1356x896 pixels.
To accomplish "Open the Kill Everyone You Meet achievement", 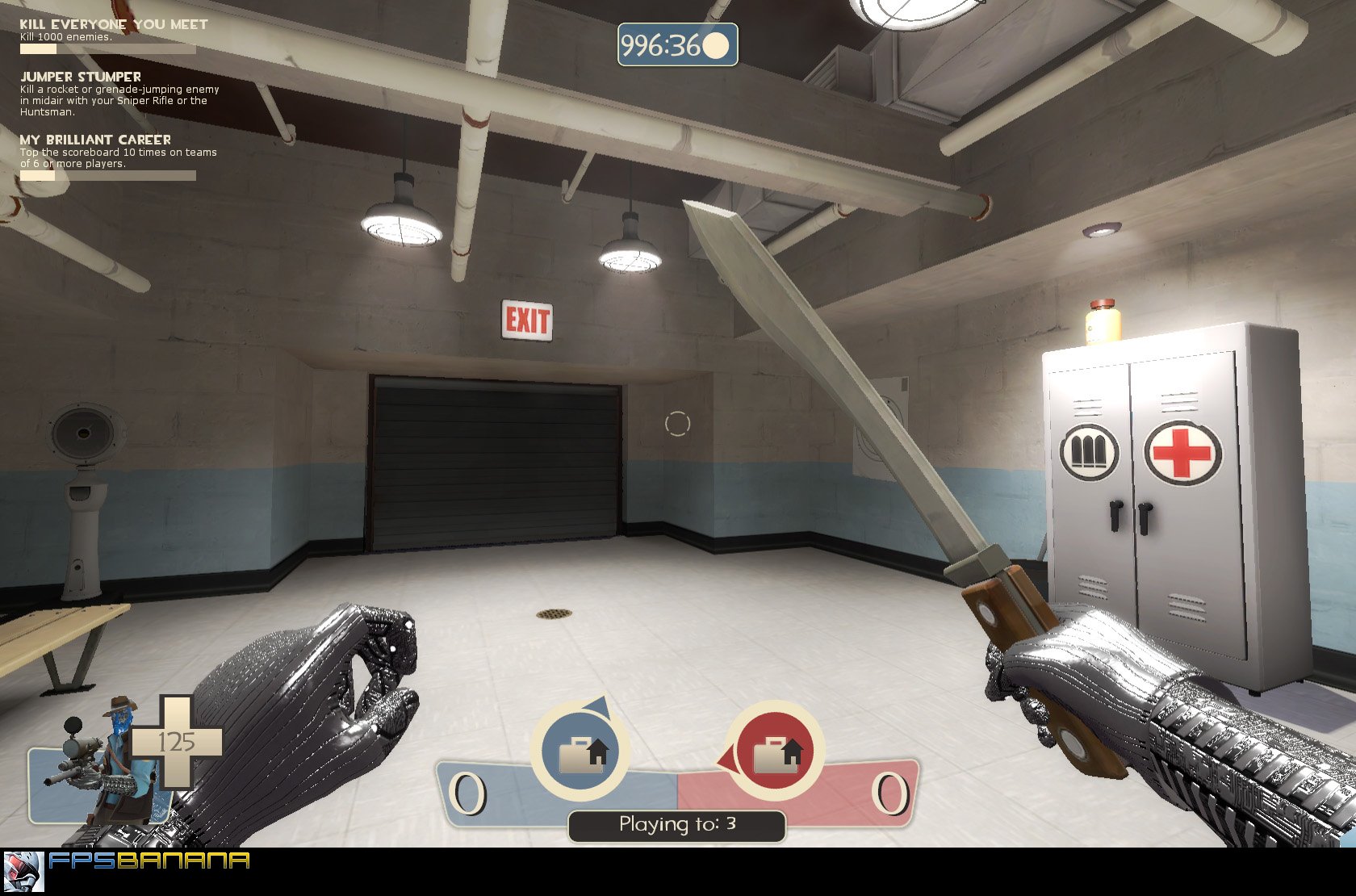I will (x=113, y=23).
